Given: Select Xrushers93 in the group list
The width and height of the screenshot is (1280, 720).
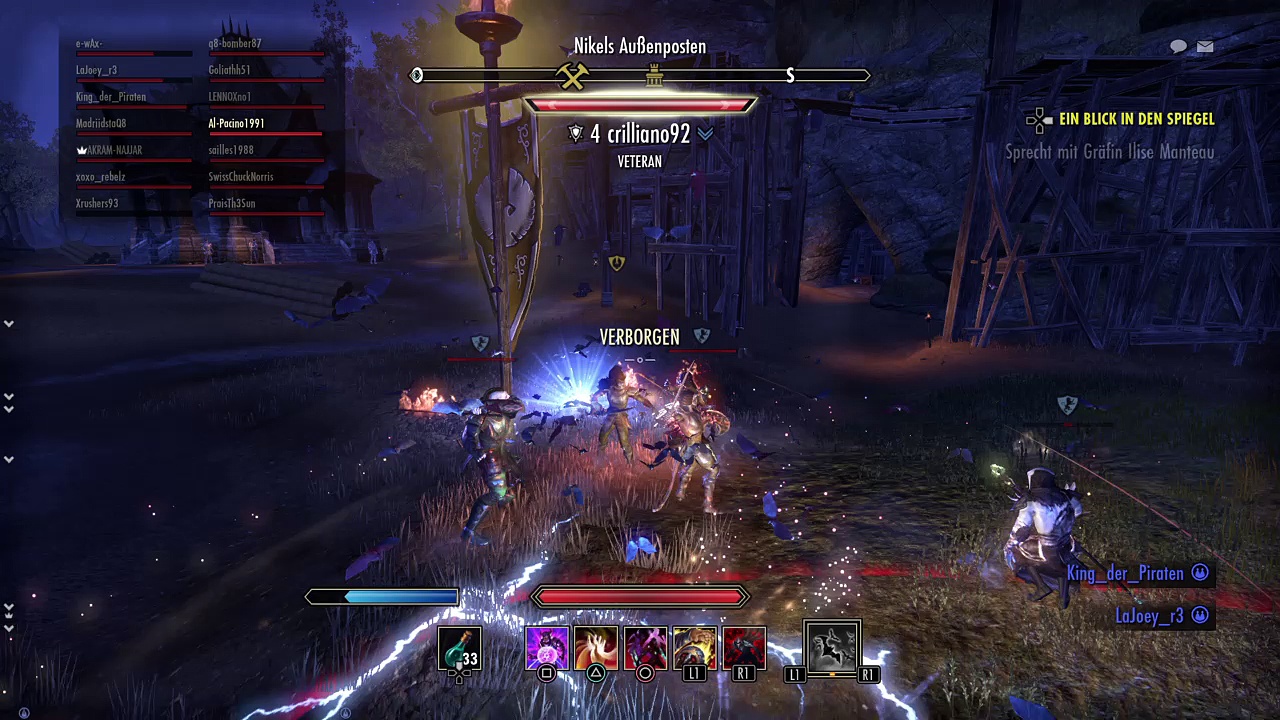Looking at the screenshot, I should 97,204.
